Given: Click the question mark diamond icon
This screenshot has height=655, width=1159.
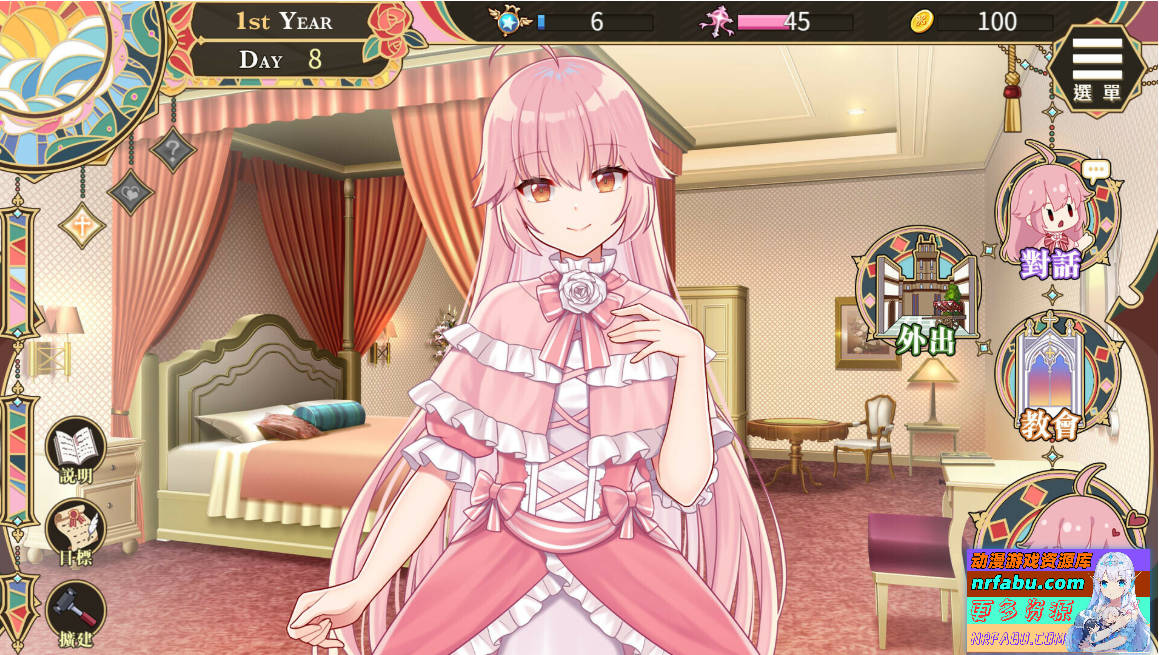Looking at the screenshot, I should (173, 150).
